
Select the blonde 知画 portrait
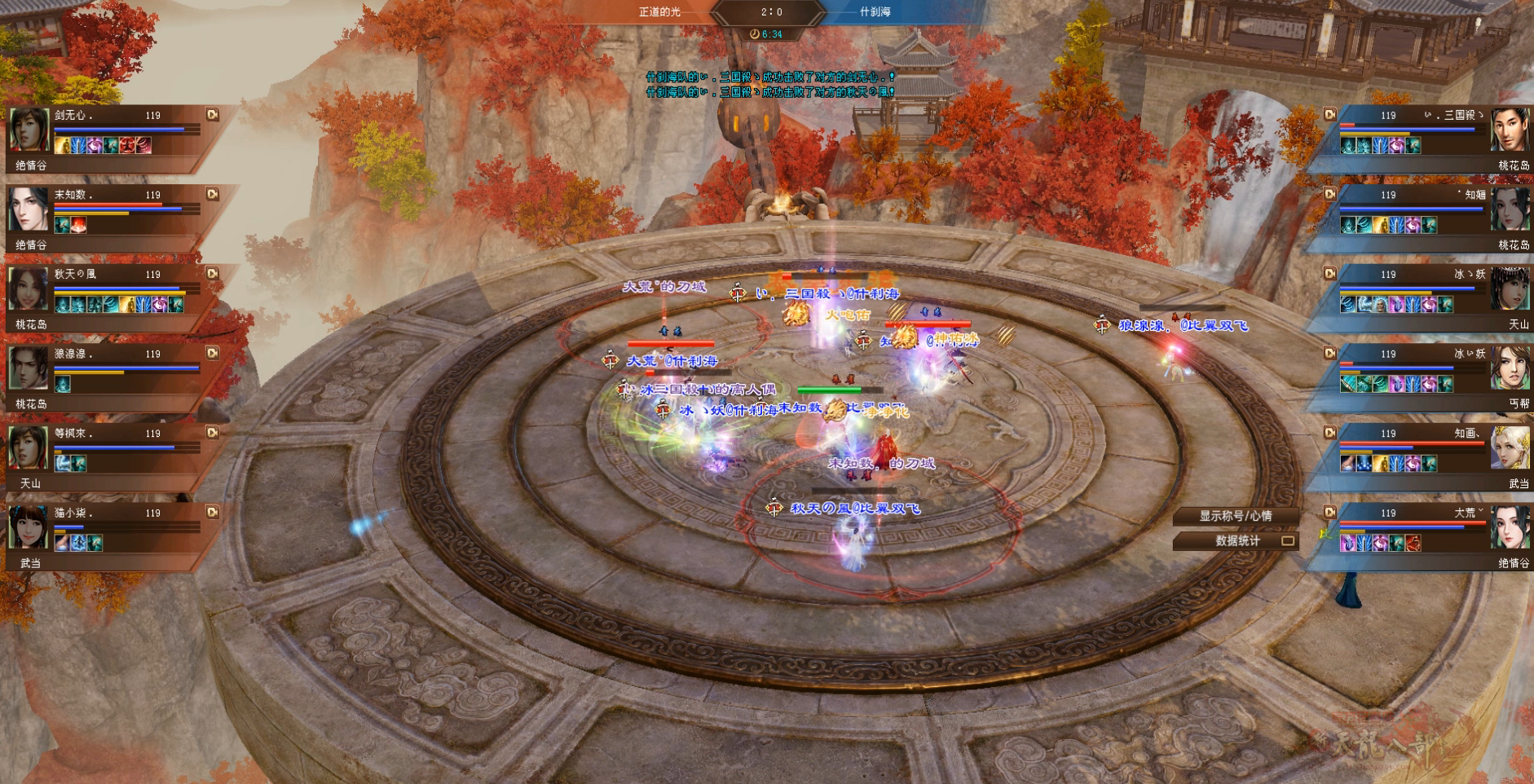point(1510,448)
